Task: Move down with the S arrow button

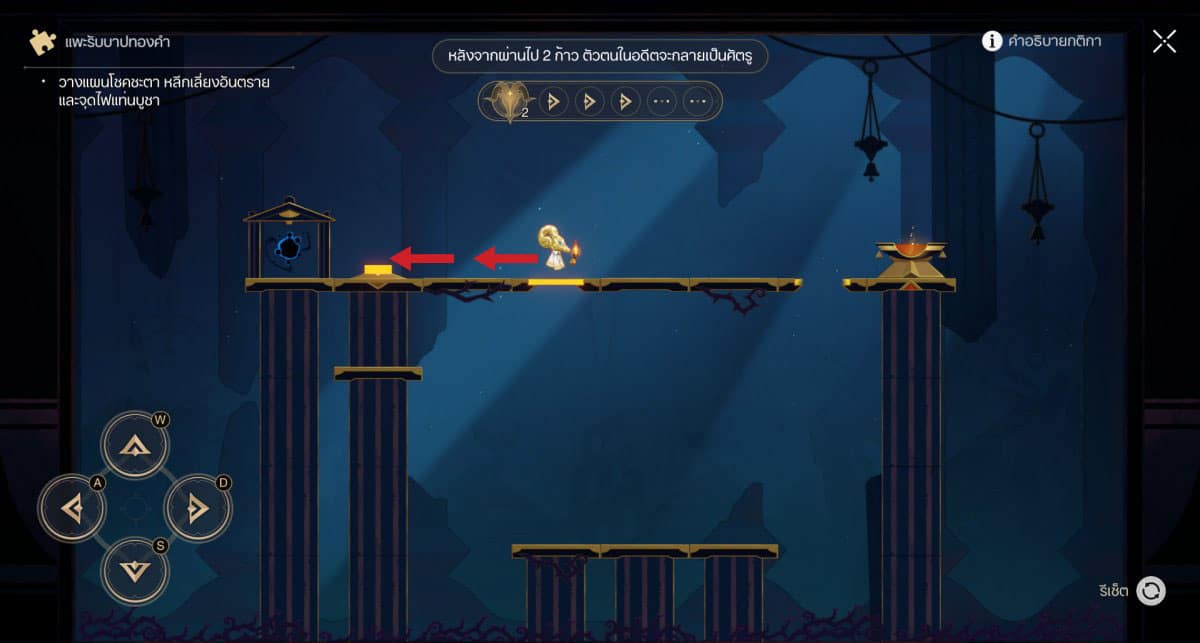Action: (134, 571)
